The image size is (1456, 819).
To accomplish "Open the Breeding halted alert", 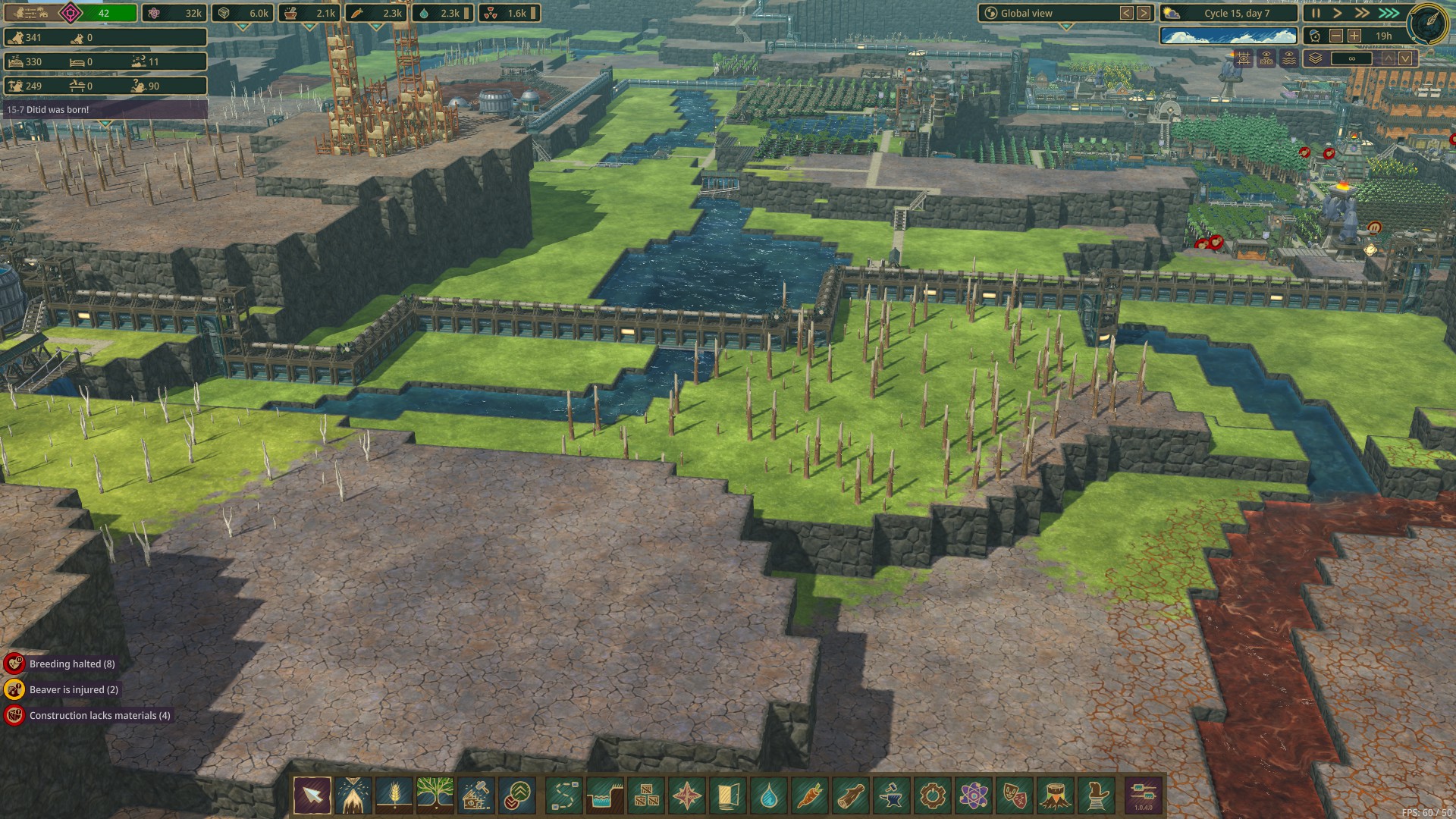I will click(x=72, y=664).
